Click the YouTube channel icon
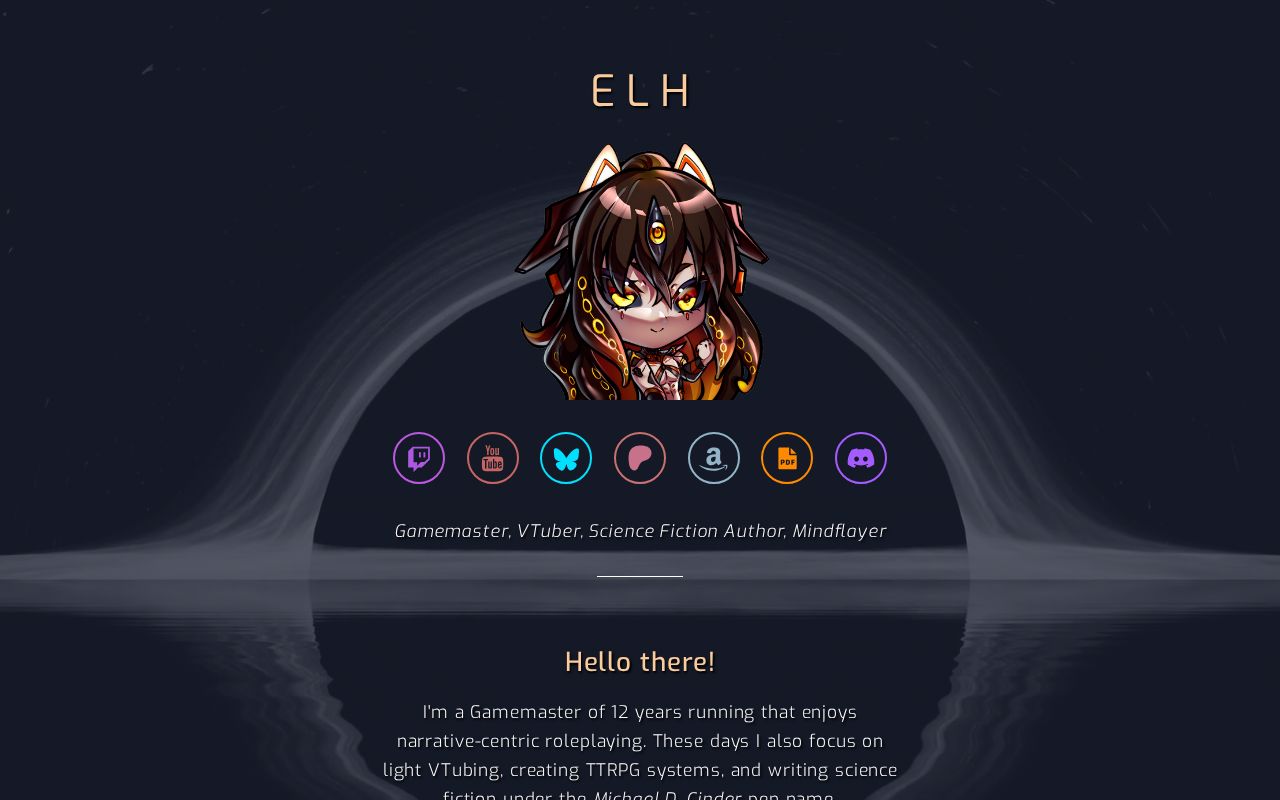 pos(493,458)
